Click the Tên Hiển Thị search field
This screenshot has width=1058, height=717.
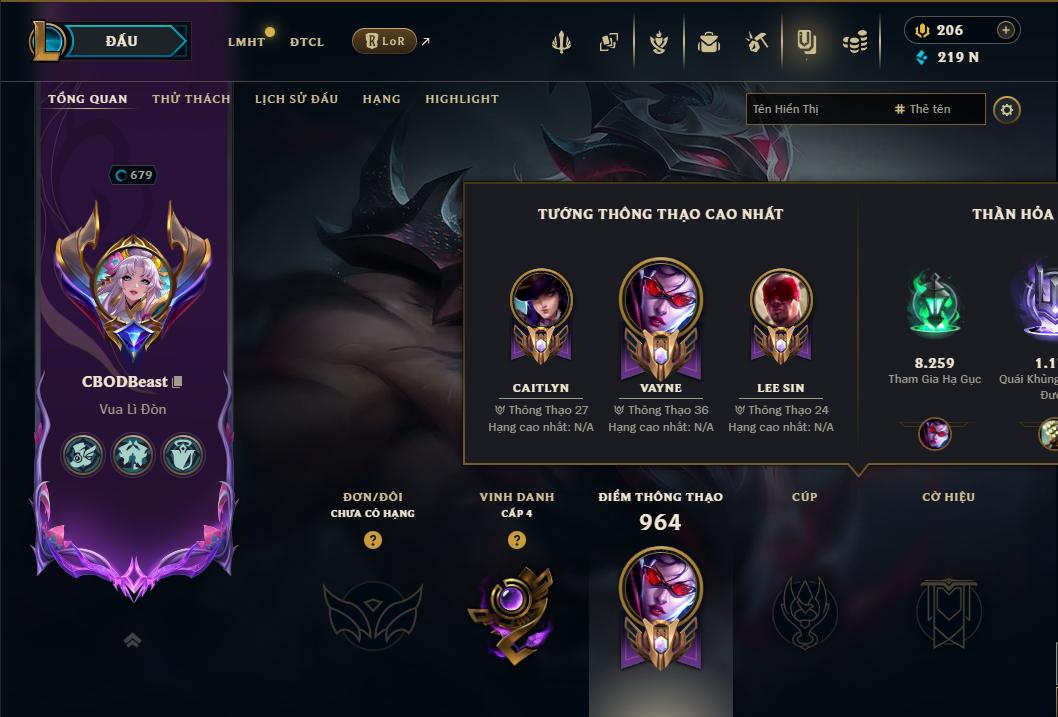pos(815,109)
